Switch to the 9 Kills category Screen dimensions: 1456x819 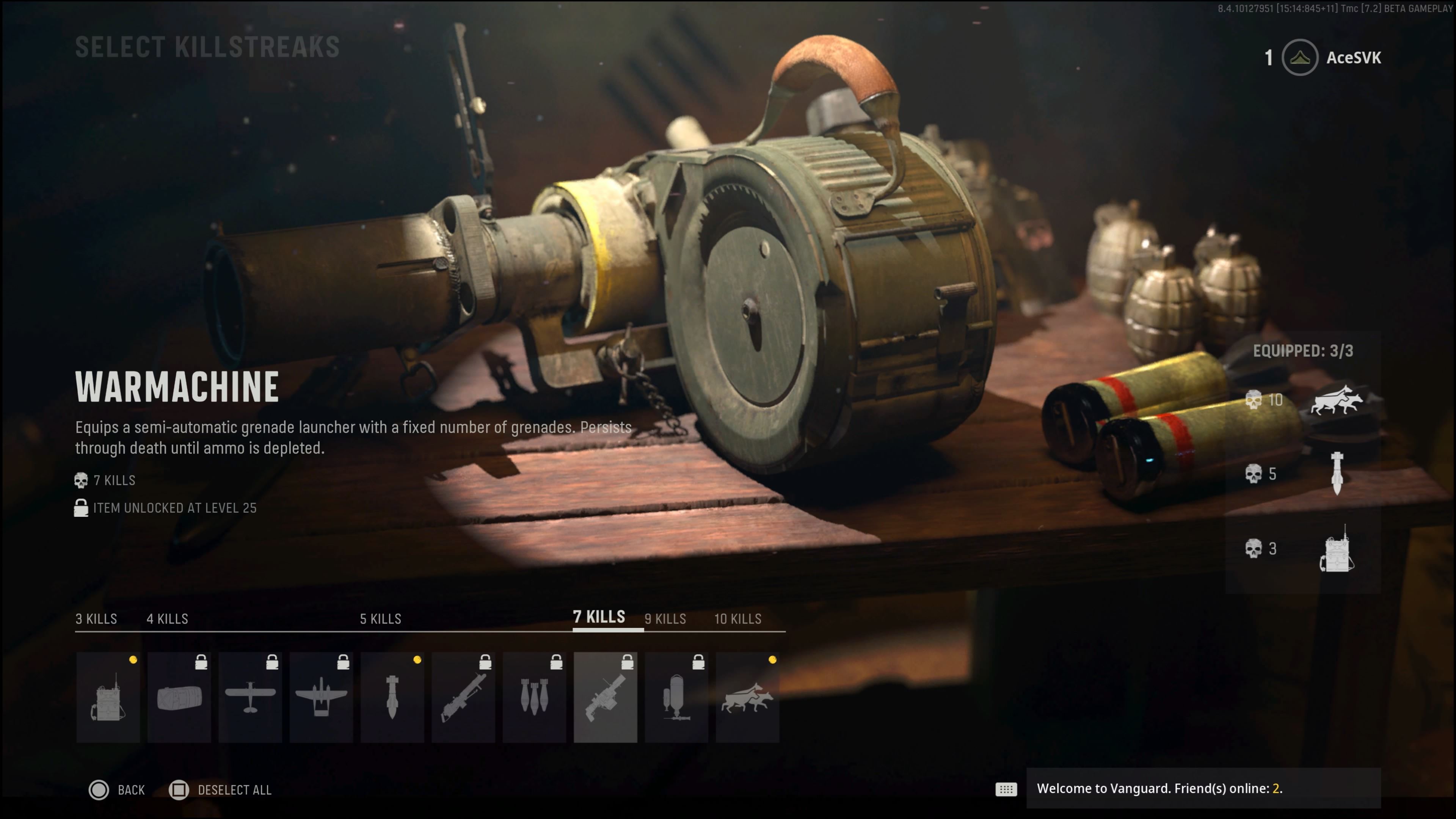(665, 619)
